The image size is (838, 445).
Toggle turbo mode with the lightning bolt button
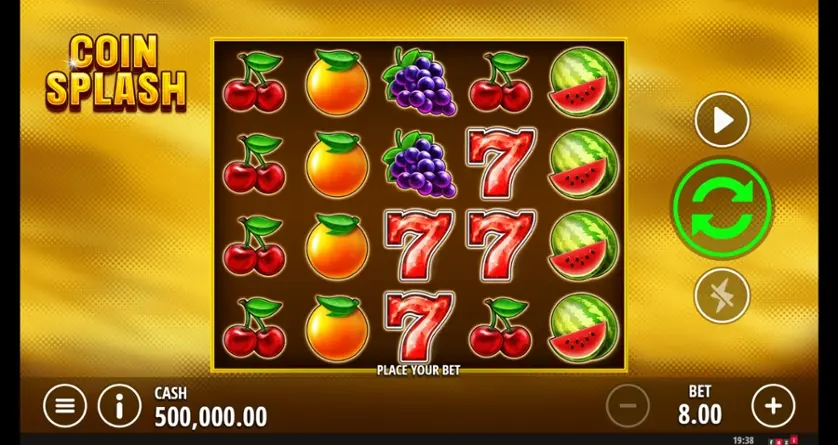[x=722, y=296]
